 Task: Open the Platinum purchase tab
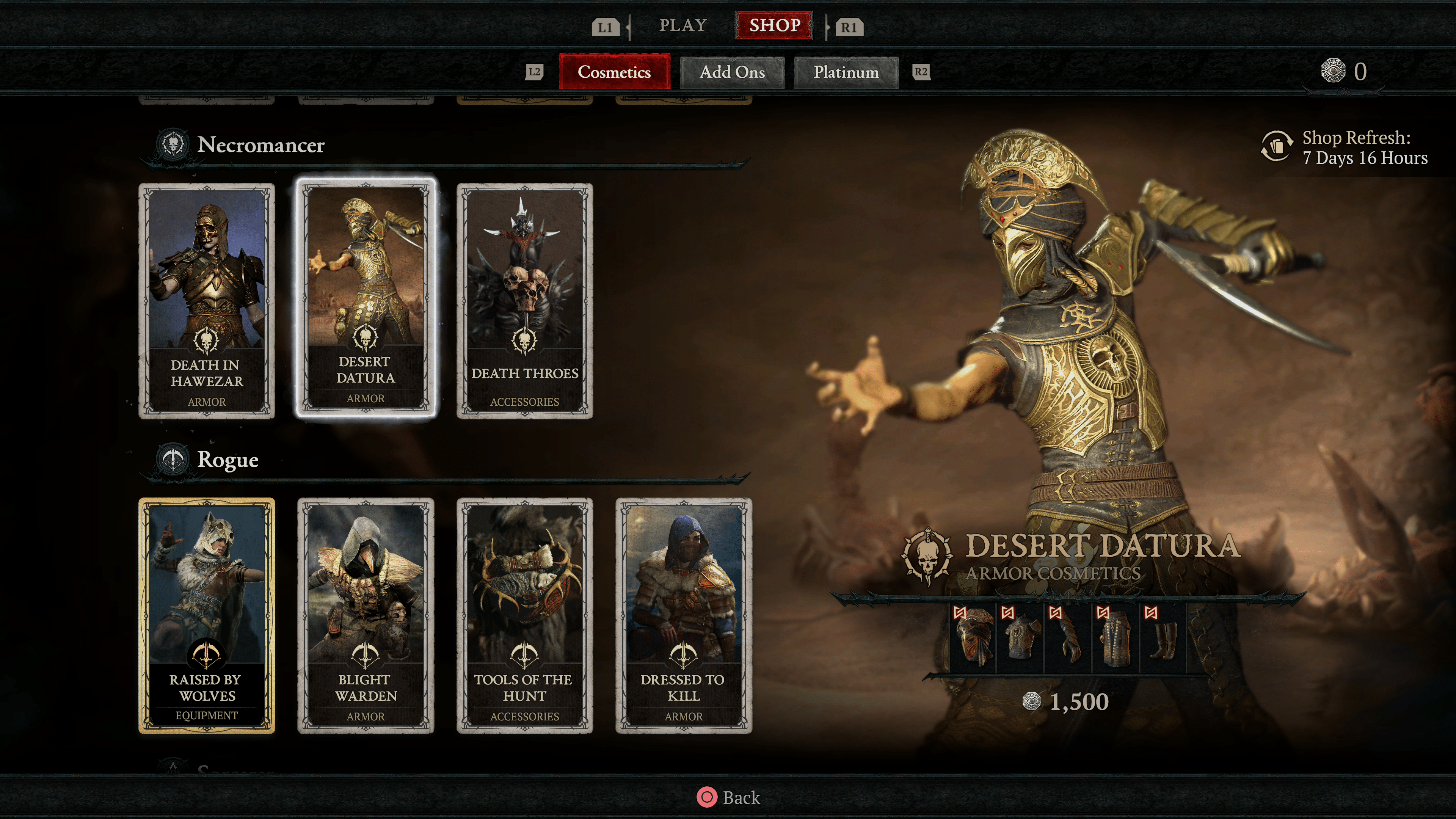(x=846, y=72)
